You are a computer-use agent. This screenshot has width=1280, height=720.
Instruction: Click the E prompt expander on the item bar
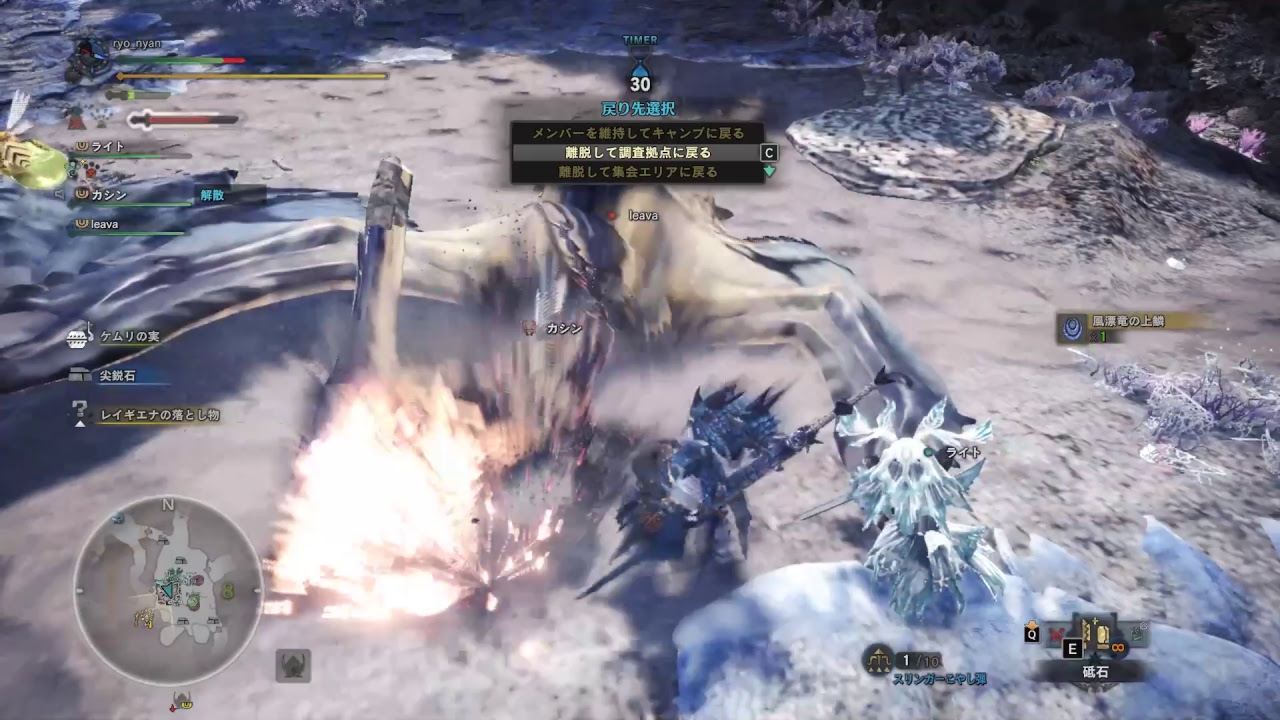1072,648
